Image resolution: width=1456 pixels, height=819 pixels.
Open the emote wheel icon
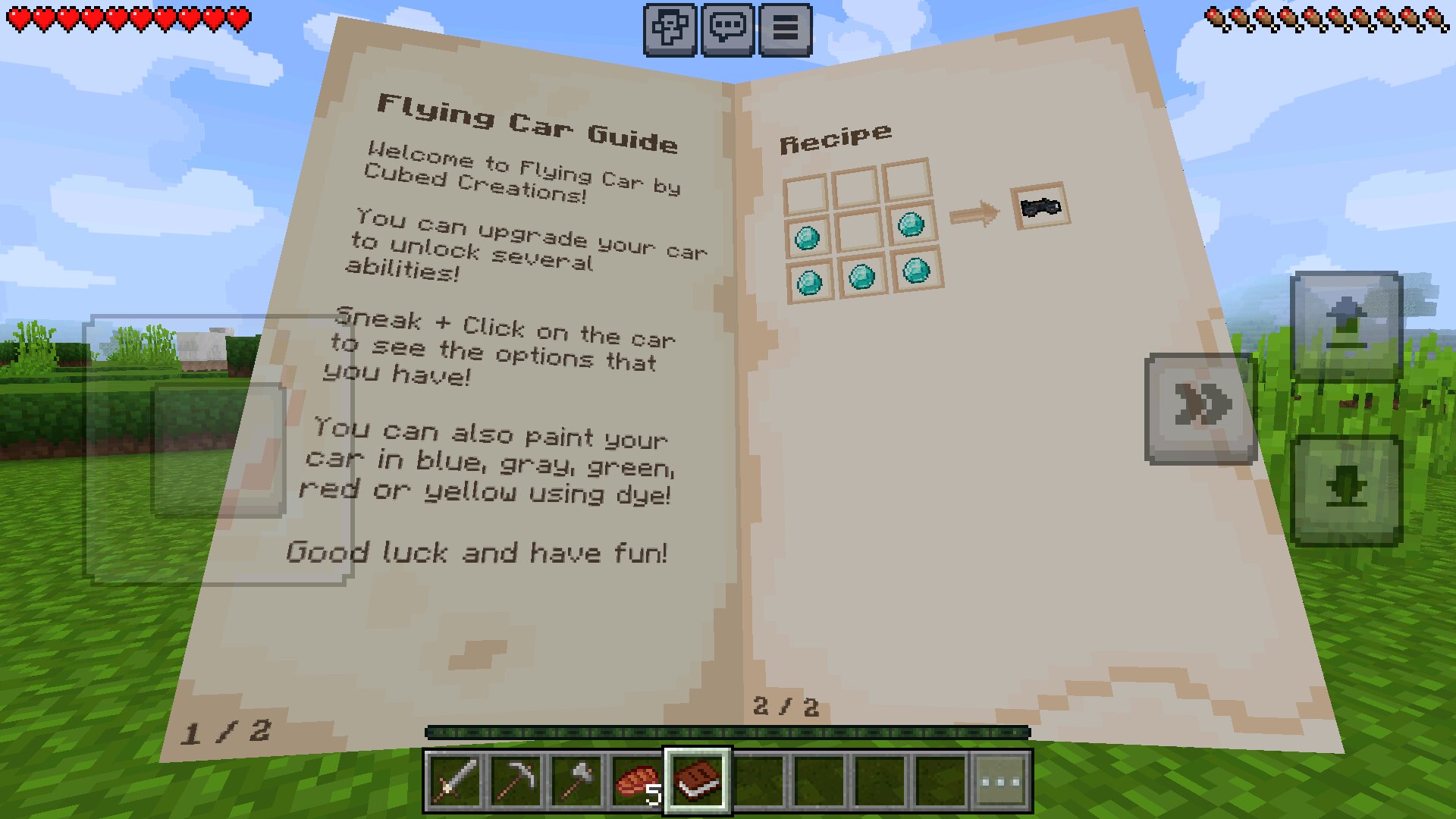670,30
